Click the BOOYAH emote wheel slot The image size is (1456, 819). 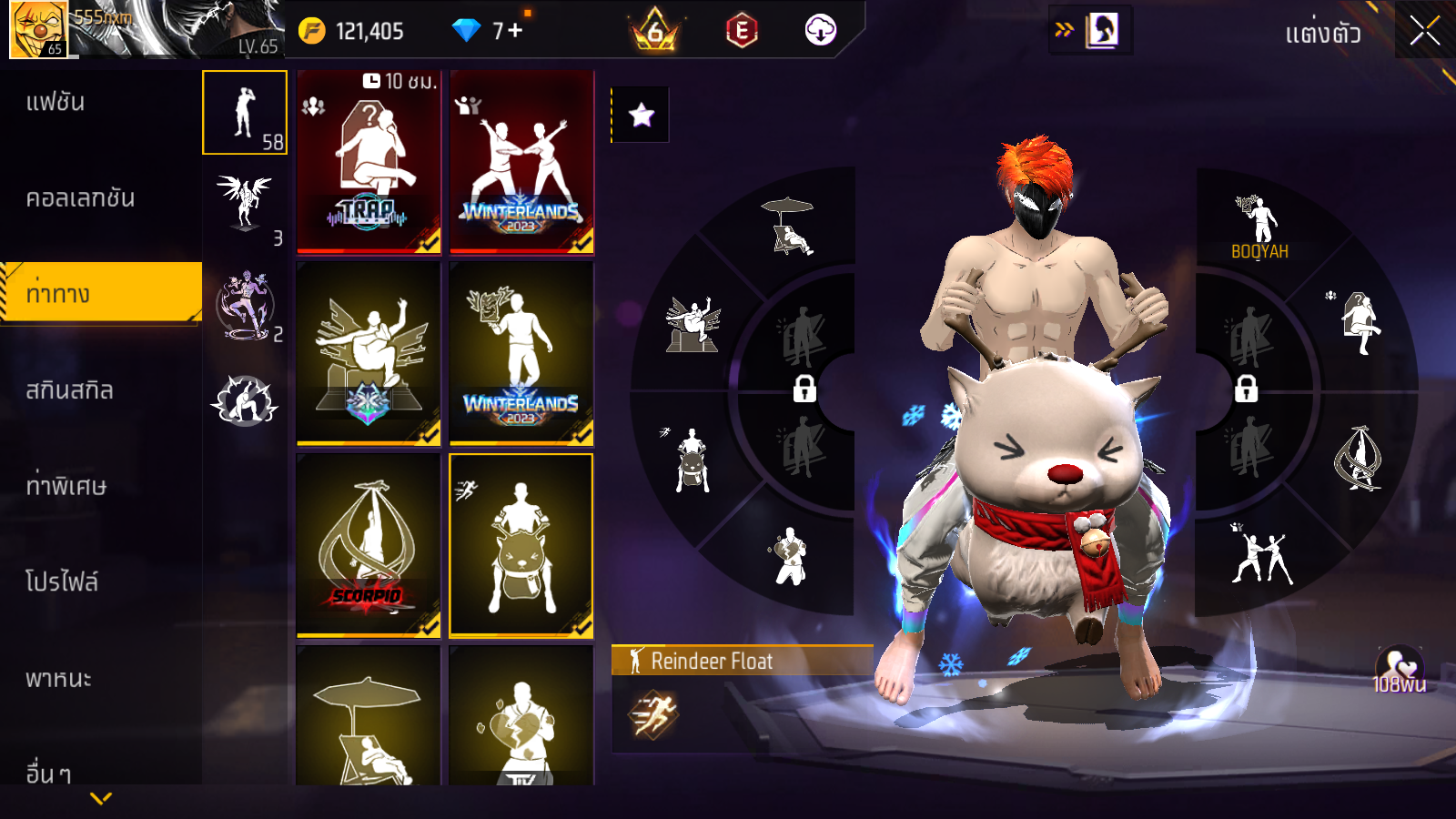coord(1259,227)
